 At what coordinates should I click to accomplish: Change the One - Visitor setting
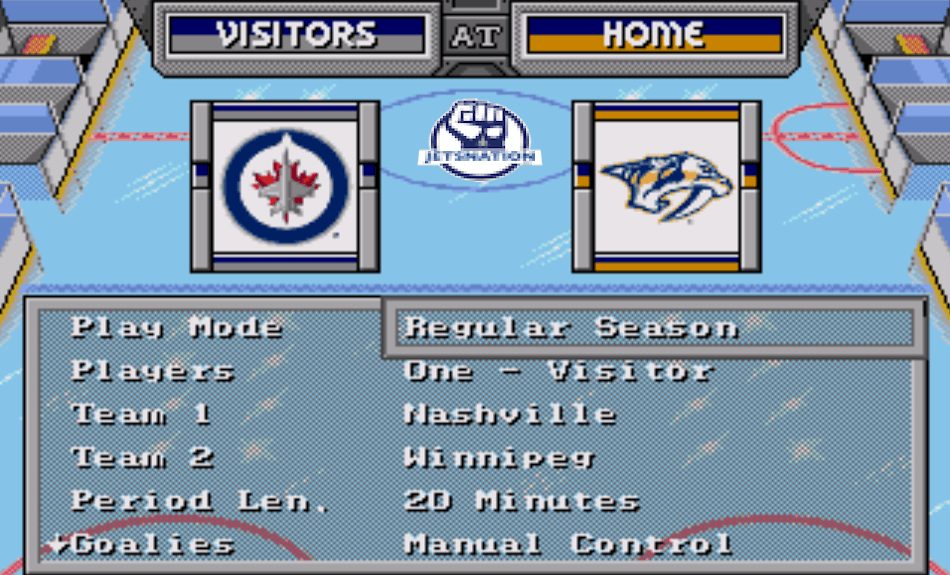(x=558, y=371)
